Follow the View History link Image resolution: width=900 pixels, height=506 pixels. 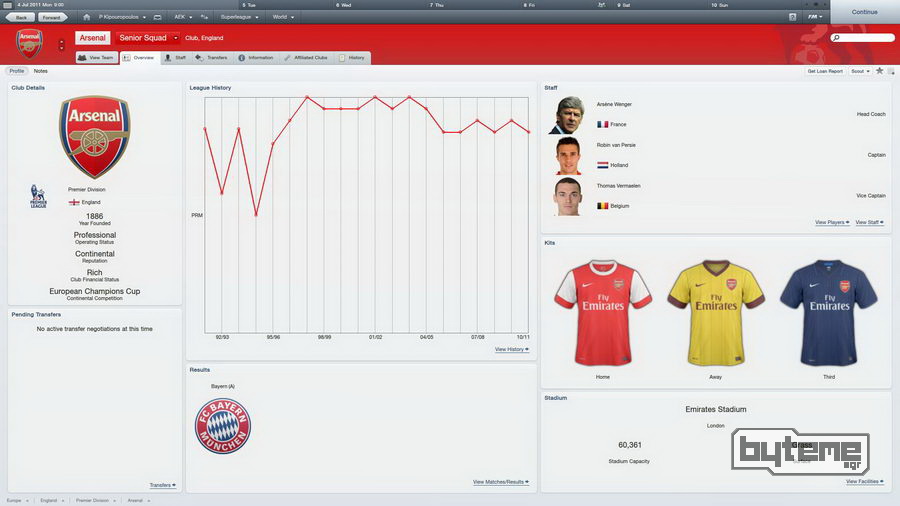[511, 349]
